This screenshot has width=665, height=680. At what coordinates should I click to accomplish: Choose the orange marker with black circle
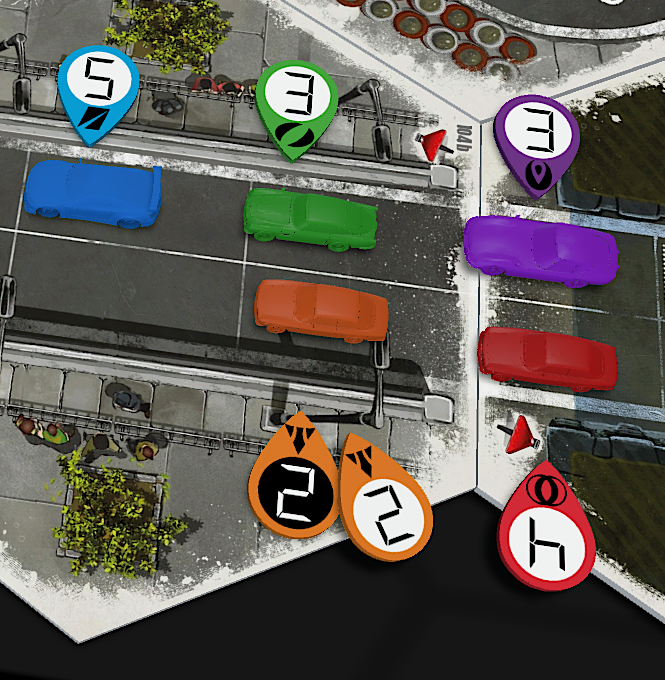pyautogui.click(x=294, y=480)
